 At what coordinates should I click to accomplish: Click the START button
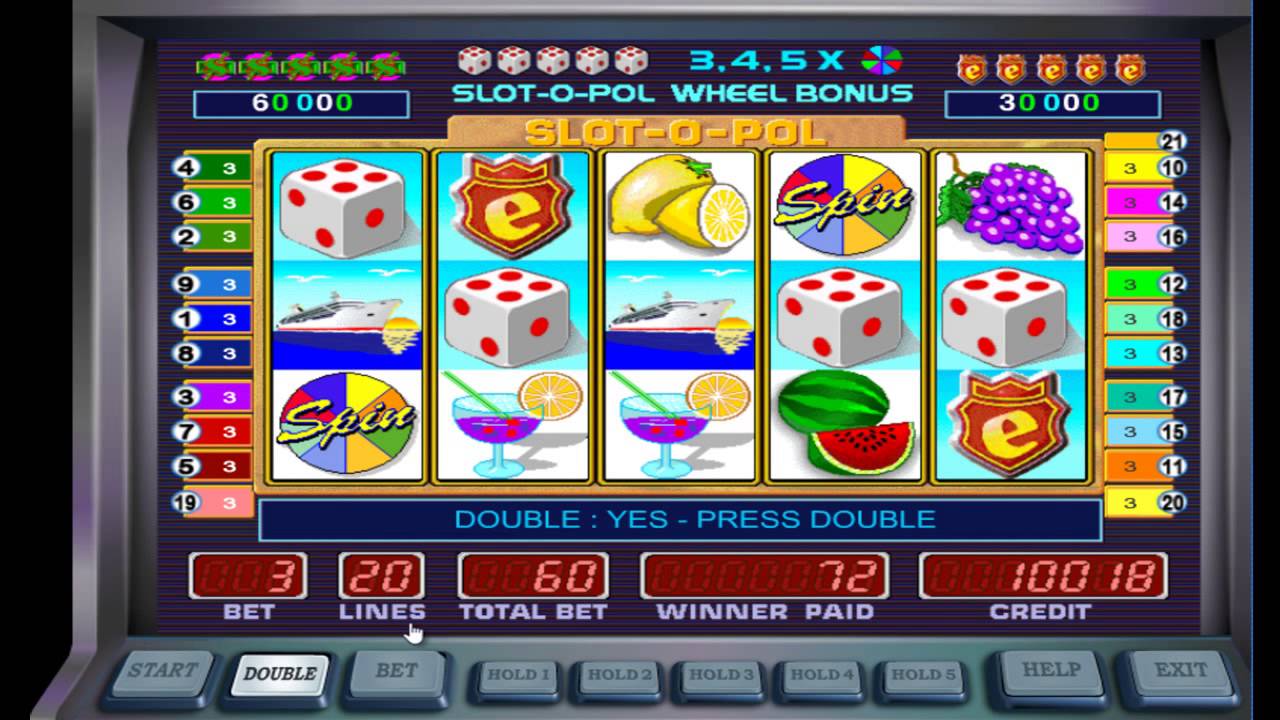click(x=163, y=672)
